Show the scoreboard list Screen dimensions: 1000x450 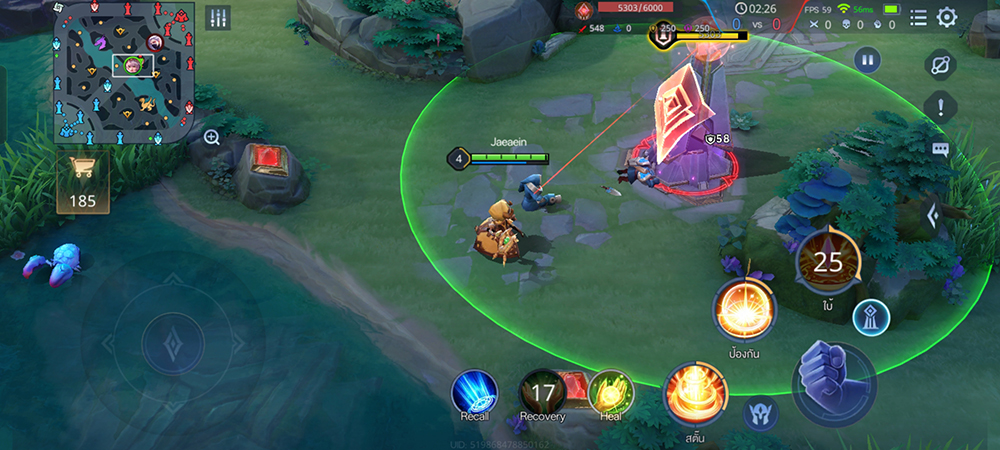point(918,17)
